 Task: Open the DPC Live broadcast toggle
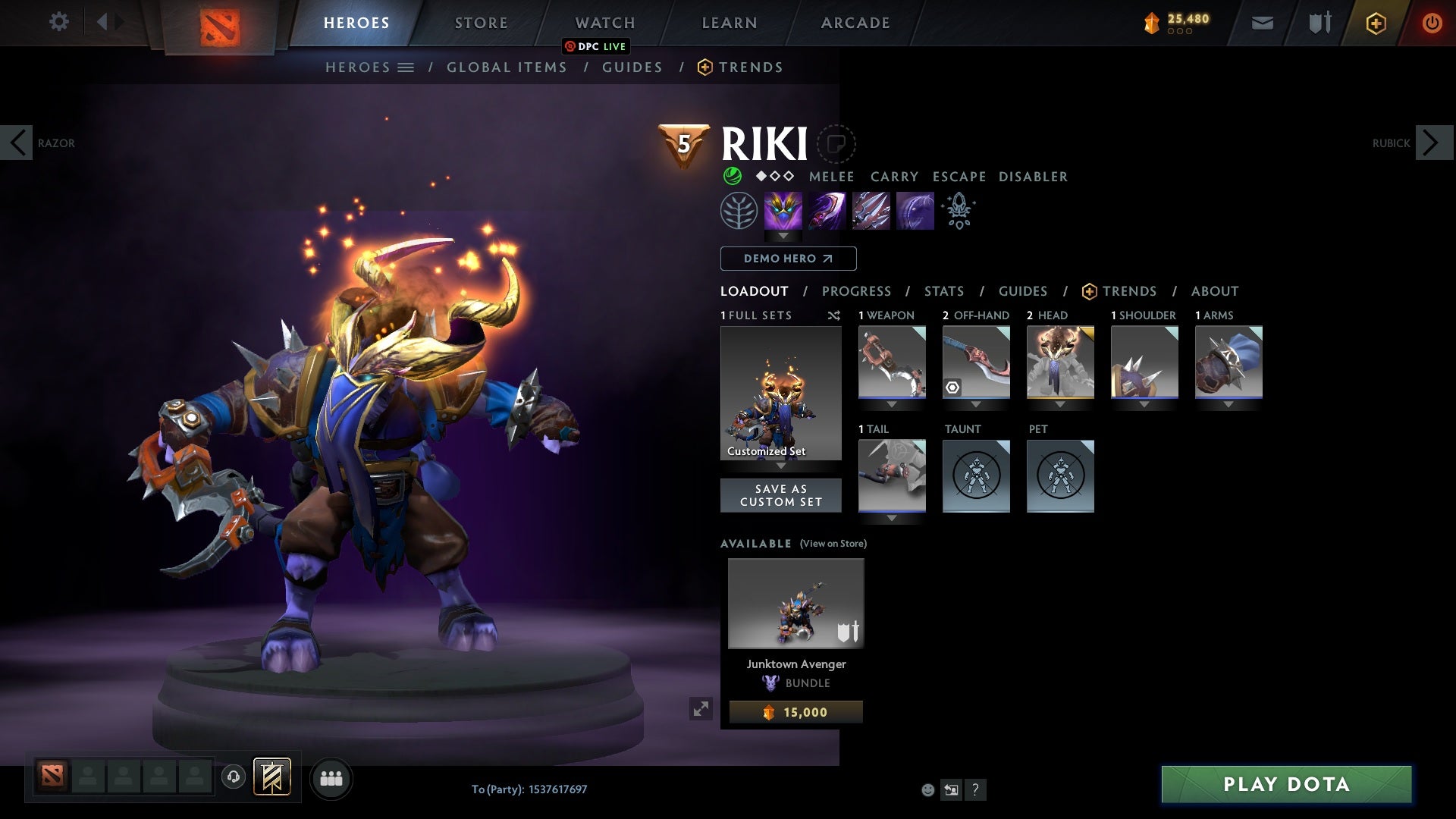[x=596, y=47]
